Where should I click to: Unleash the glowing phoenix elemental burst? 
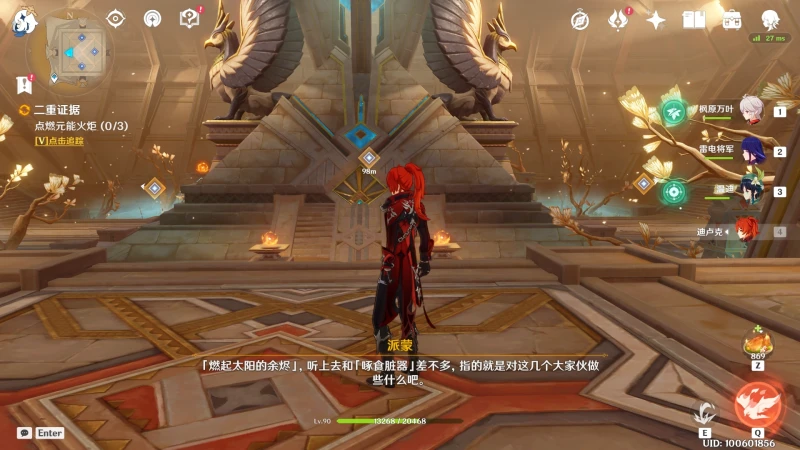[755, 405]
